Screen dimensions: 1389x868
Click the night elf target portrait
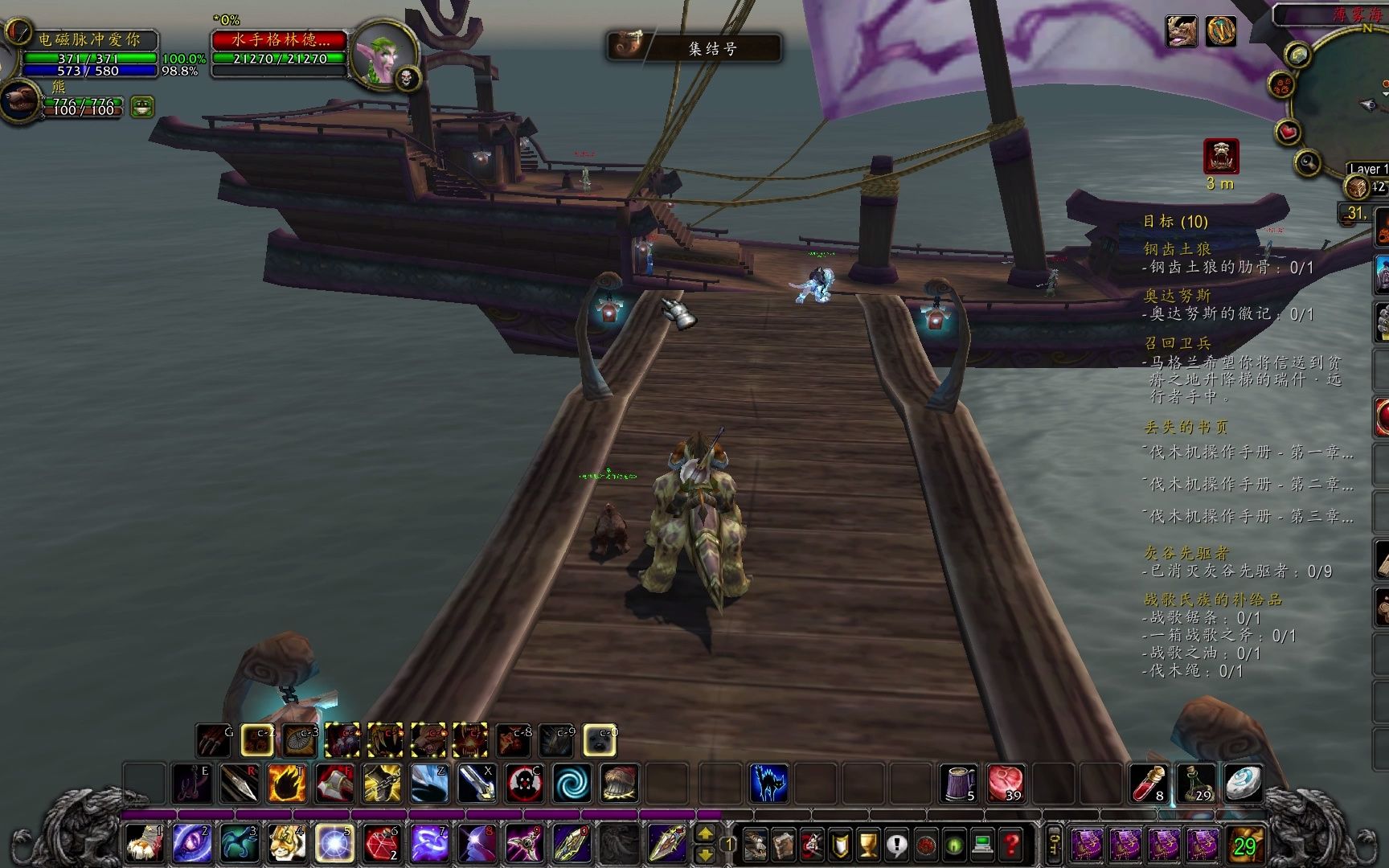tap(383, 53)
